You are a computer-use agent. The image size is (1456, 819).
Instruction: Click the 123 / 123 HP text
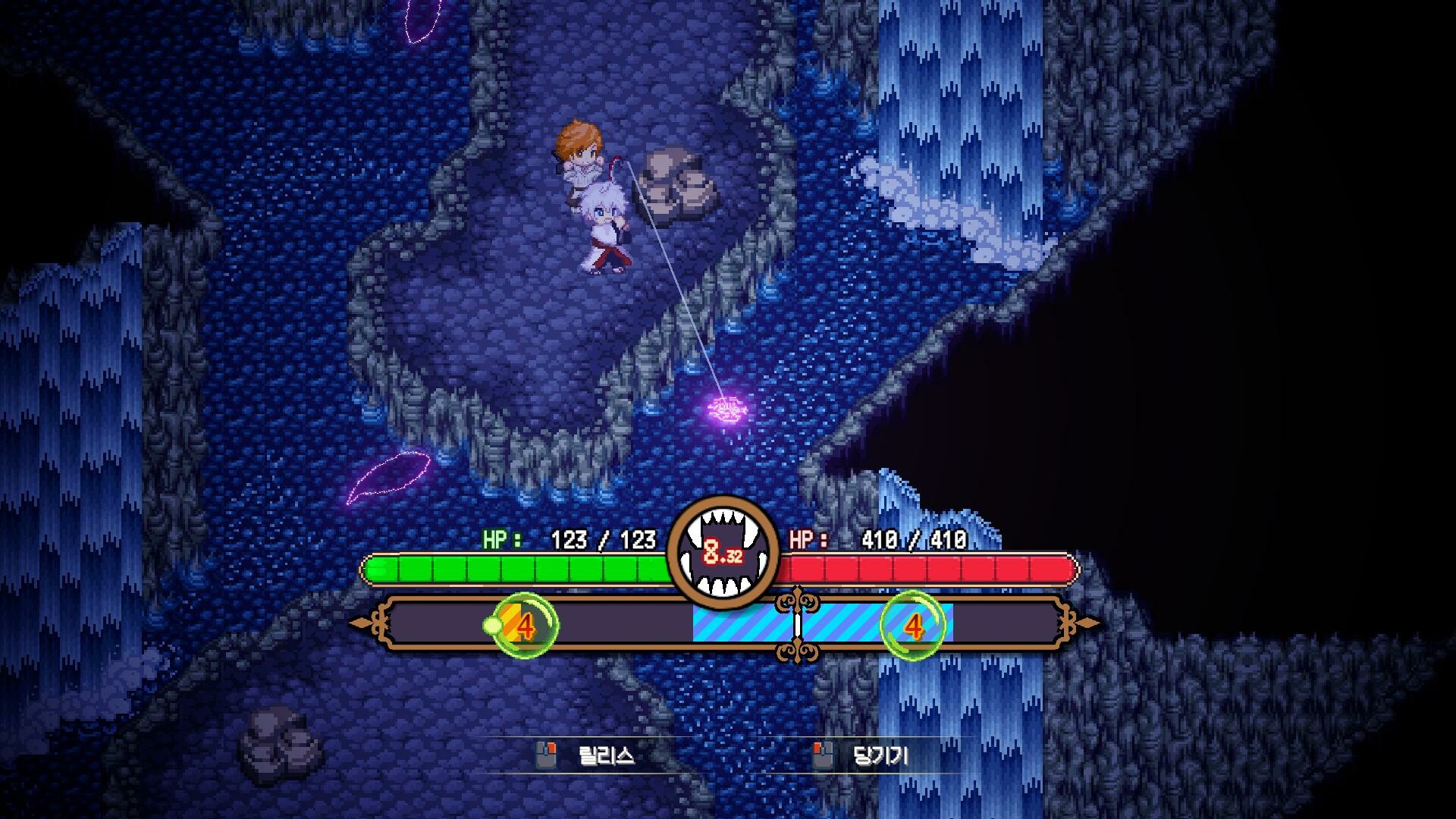603,540
